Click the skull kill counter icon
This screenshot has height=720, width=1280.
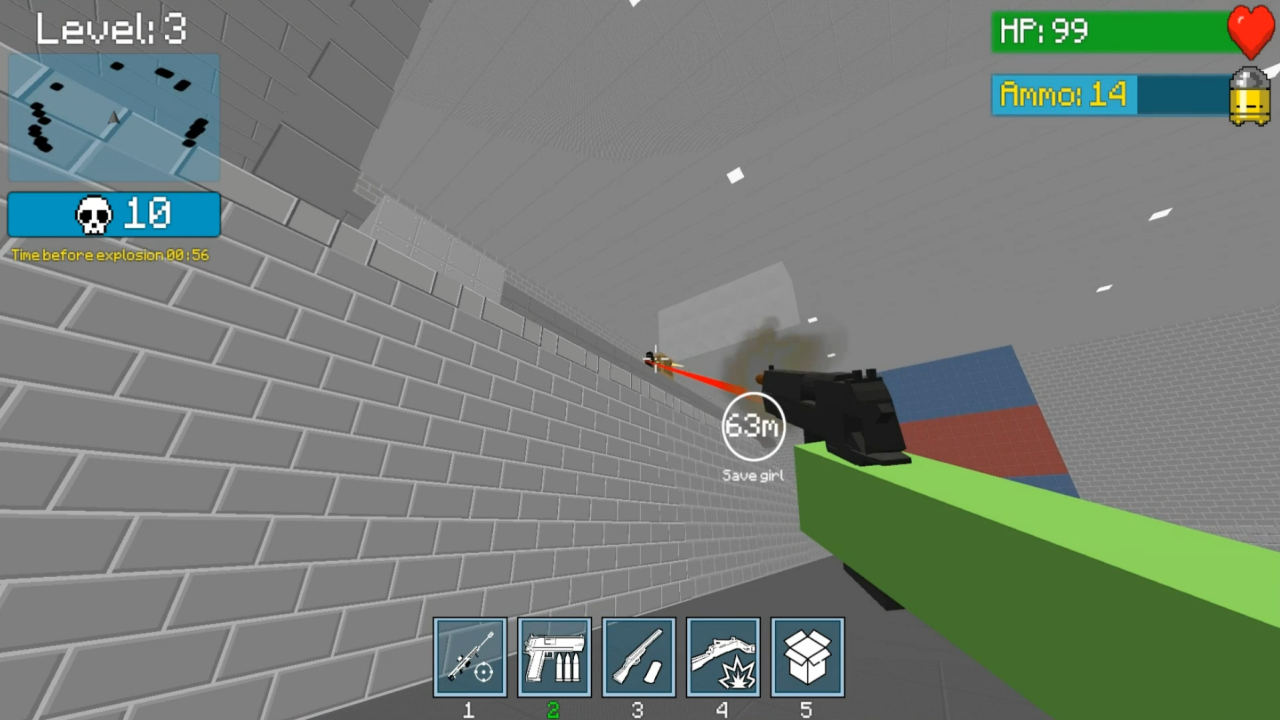click(93, 214)
